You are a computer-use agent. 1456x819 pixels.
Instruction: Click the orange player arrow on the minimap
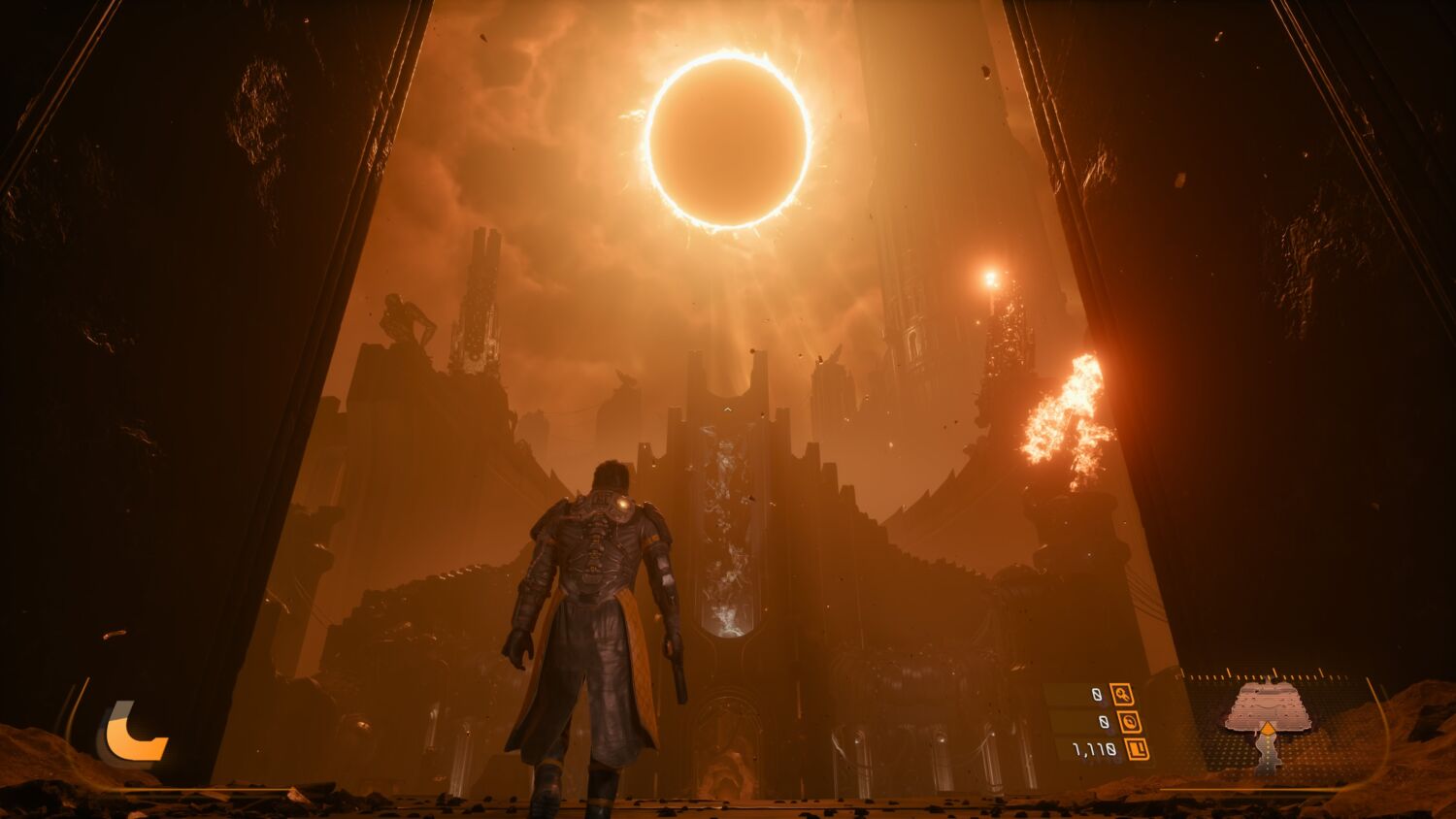coord(1267,728)
